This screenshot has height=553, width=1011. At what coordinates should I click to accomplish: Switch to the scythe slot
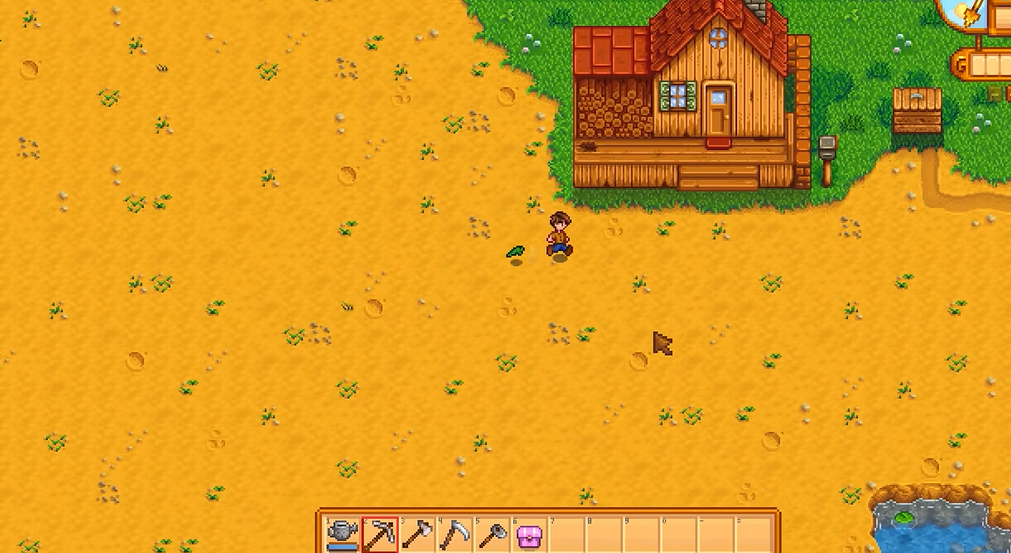[x=455, y=535]
